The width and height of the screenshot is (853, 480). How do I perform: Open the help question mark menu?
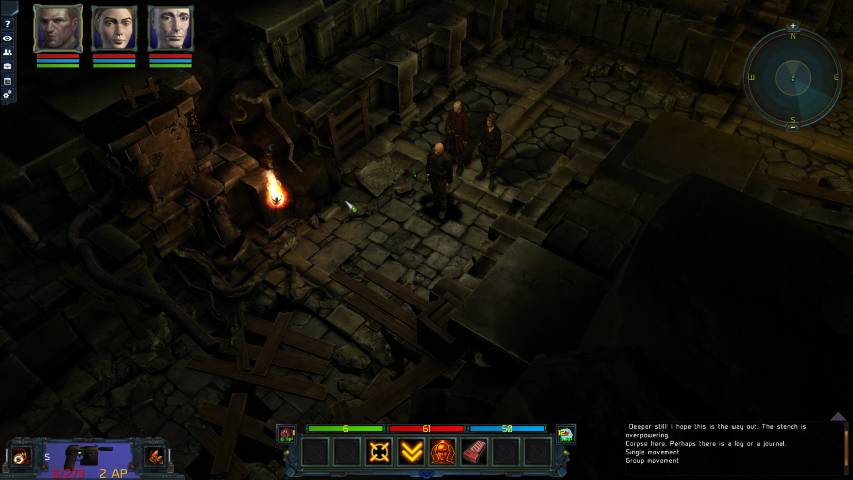(x=8, y=23)
